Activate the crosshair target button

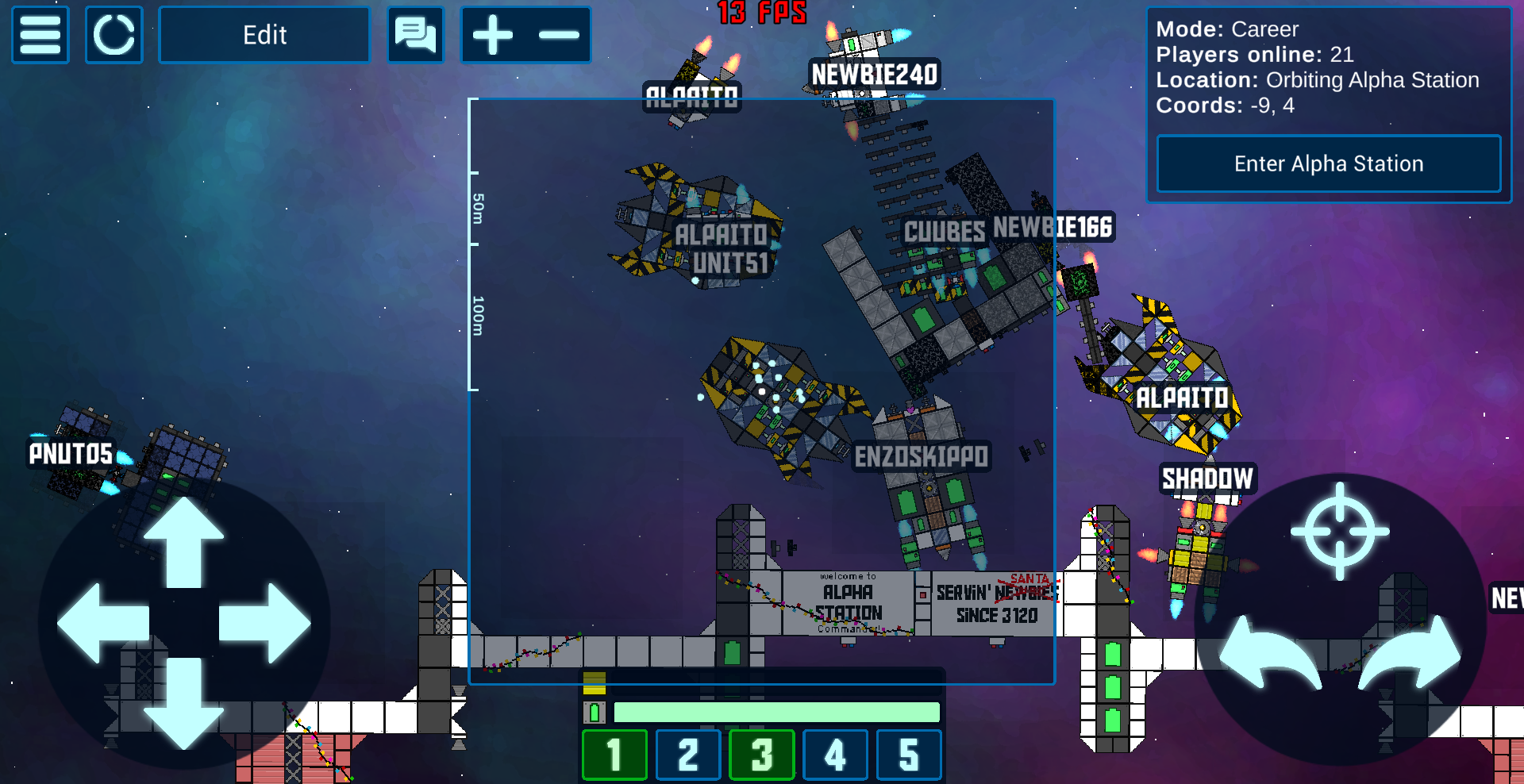[1340, 531]
